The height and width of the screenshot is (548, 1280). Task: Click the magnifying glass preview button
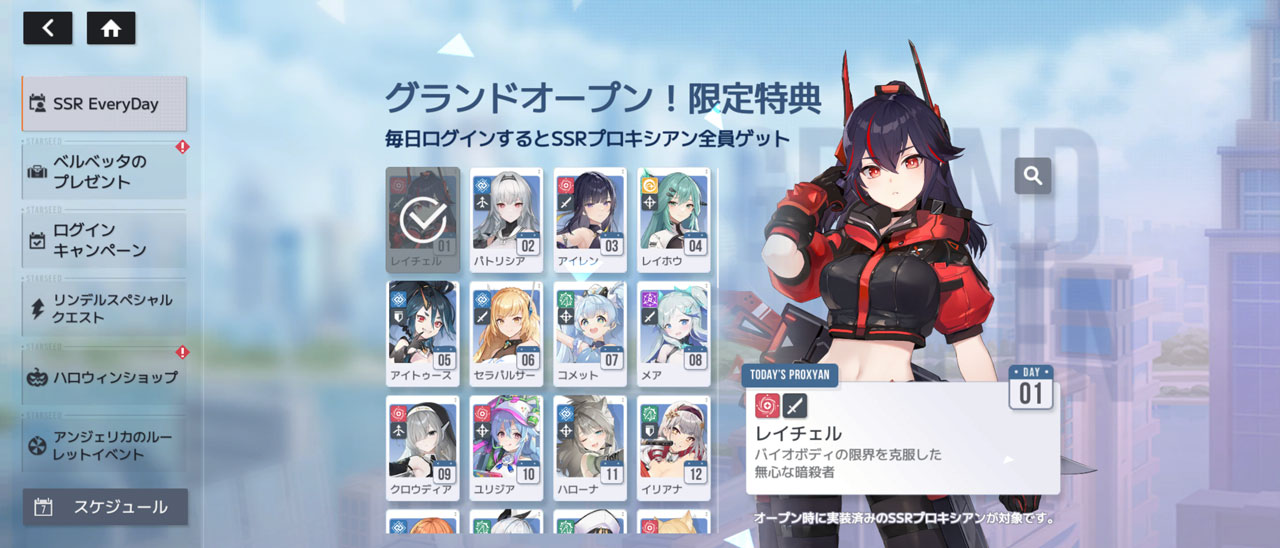point(1033,176)
